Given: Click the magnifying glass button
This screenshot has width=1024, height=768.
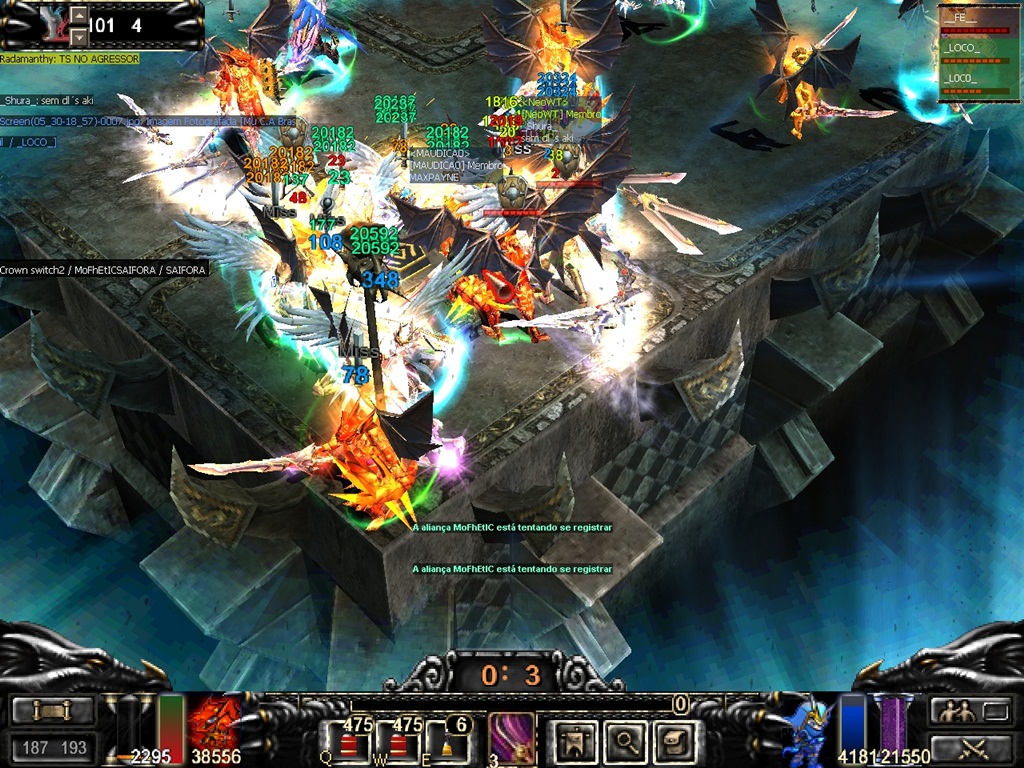Looking at the screenshot, I should (x=626, y=741).
